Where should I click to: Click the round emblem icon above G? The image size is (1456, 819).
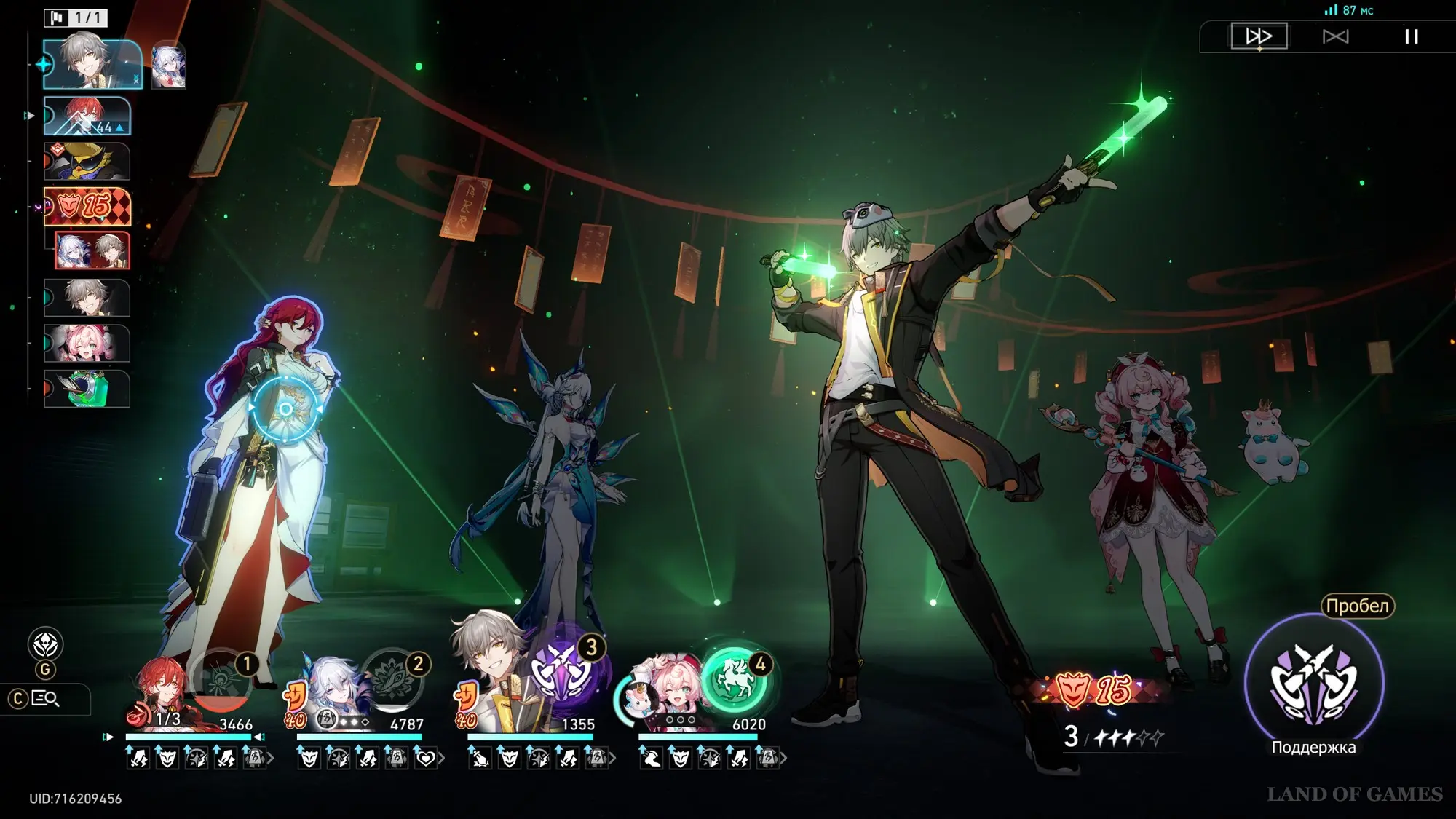(x=45, y=644)
